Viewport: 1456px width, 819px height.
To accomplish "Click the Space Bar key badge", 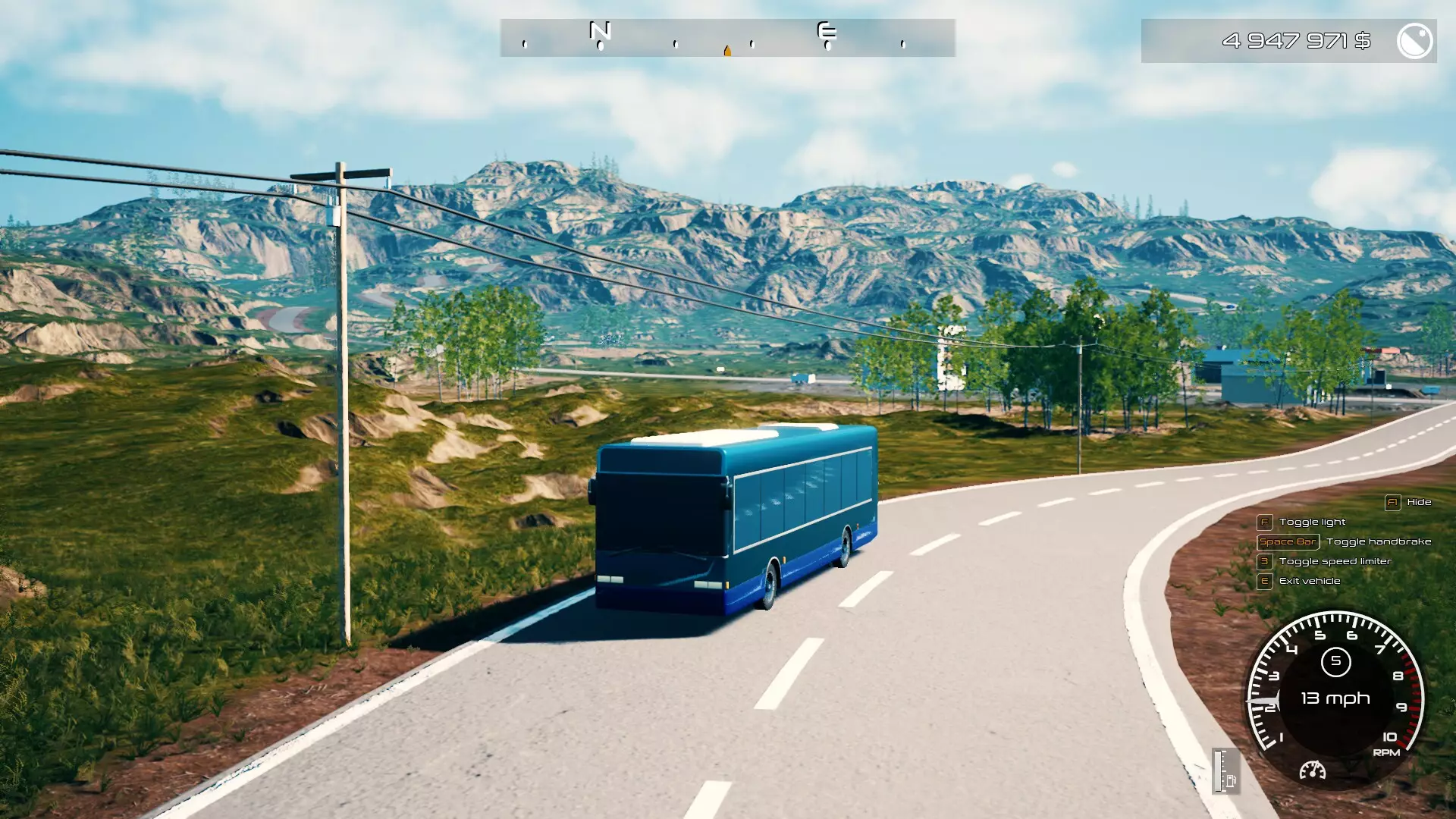I will pos(1288,541).
